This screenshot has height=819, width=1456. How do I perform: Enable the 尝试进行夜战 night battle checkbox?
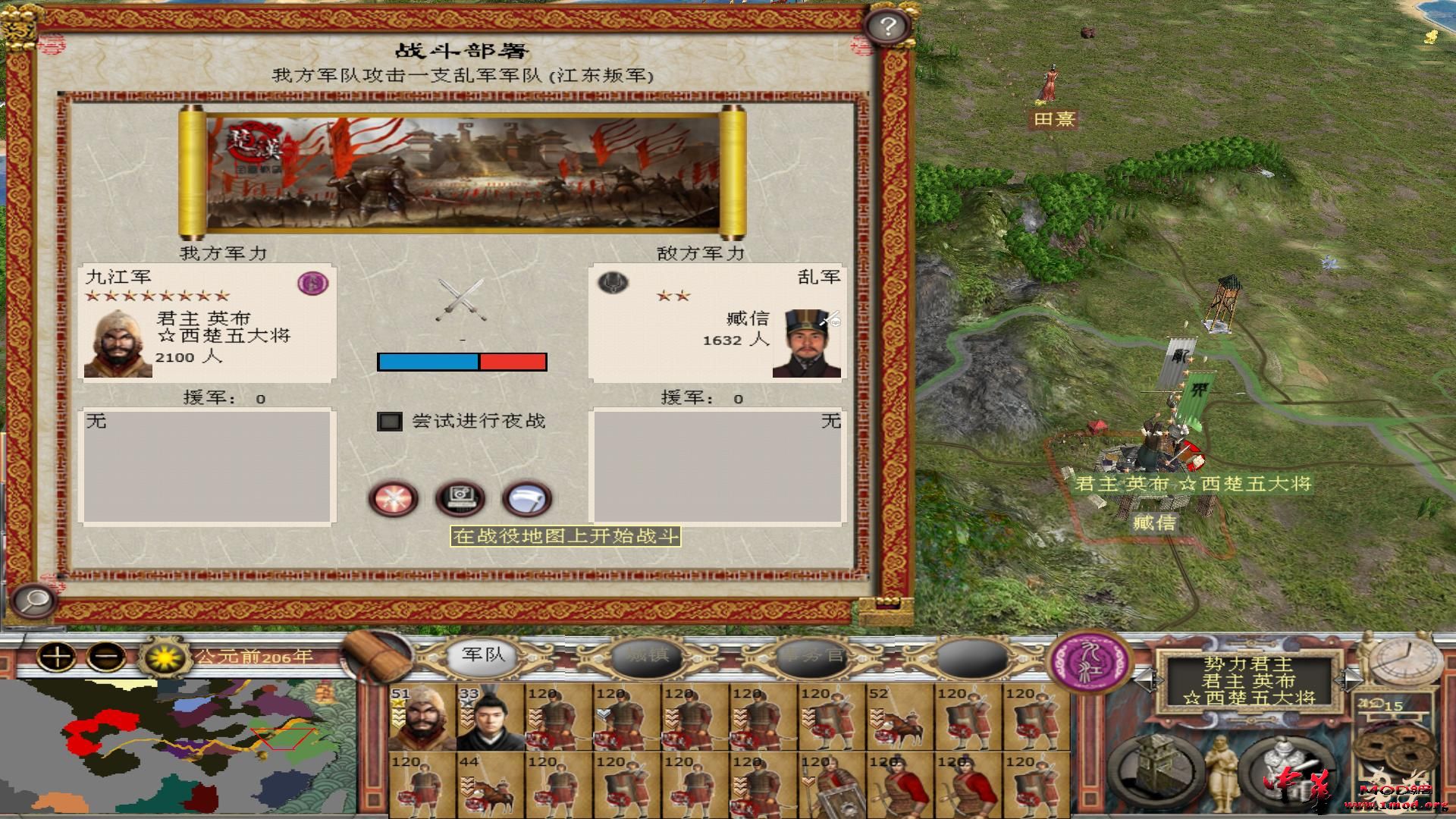tap(391, 423)
